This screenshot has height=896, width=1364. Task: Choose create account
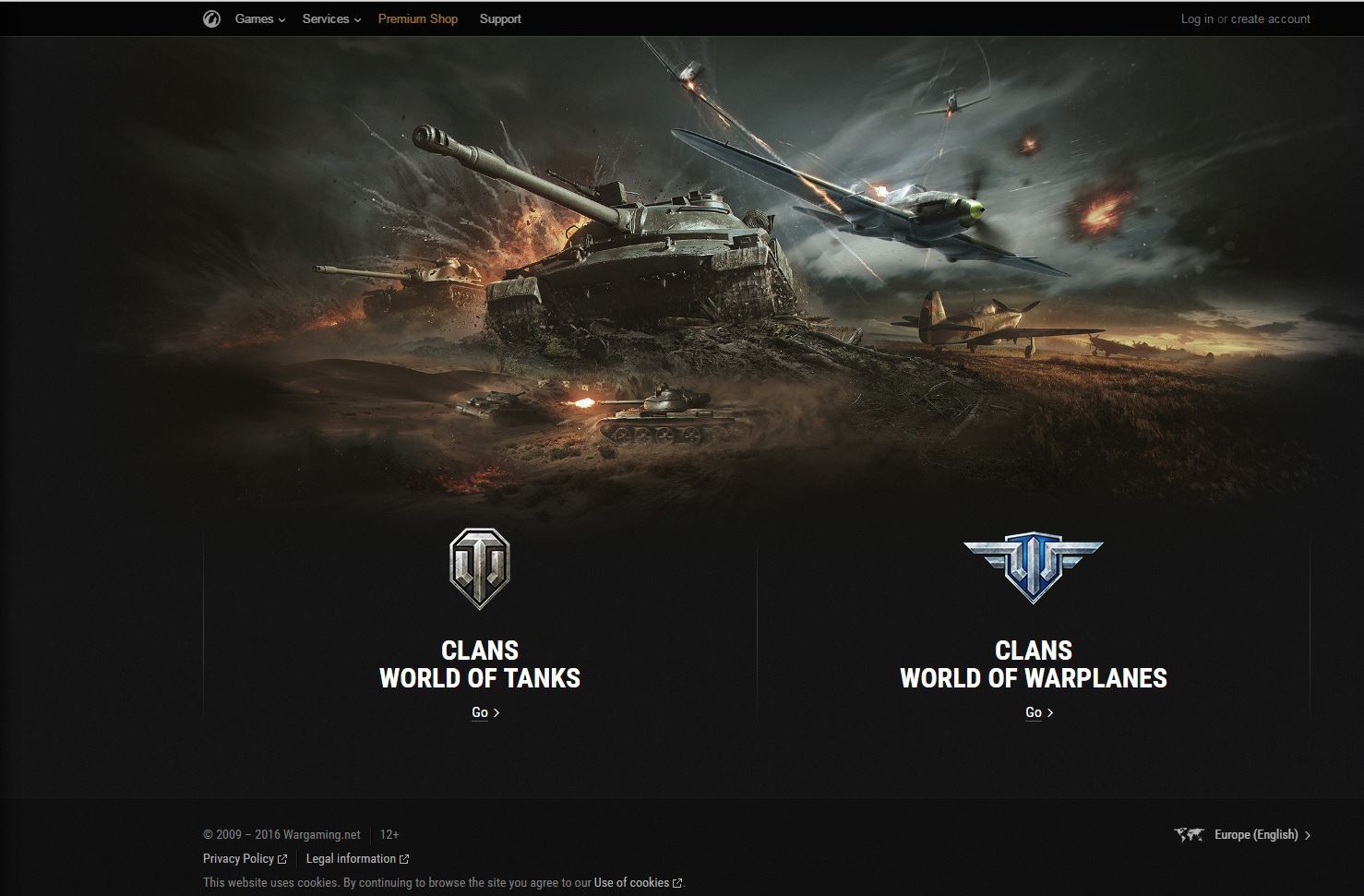1270,19
